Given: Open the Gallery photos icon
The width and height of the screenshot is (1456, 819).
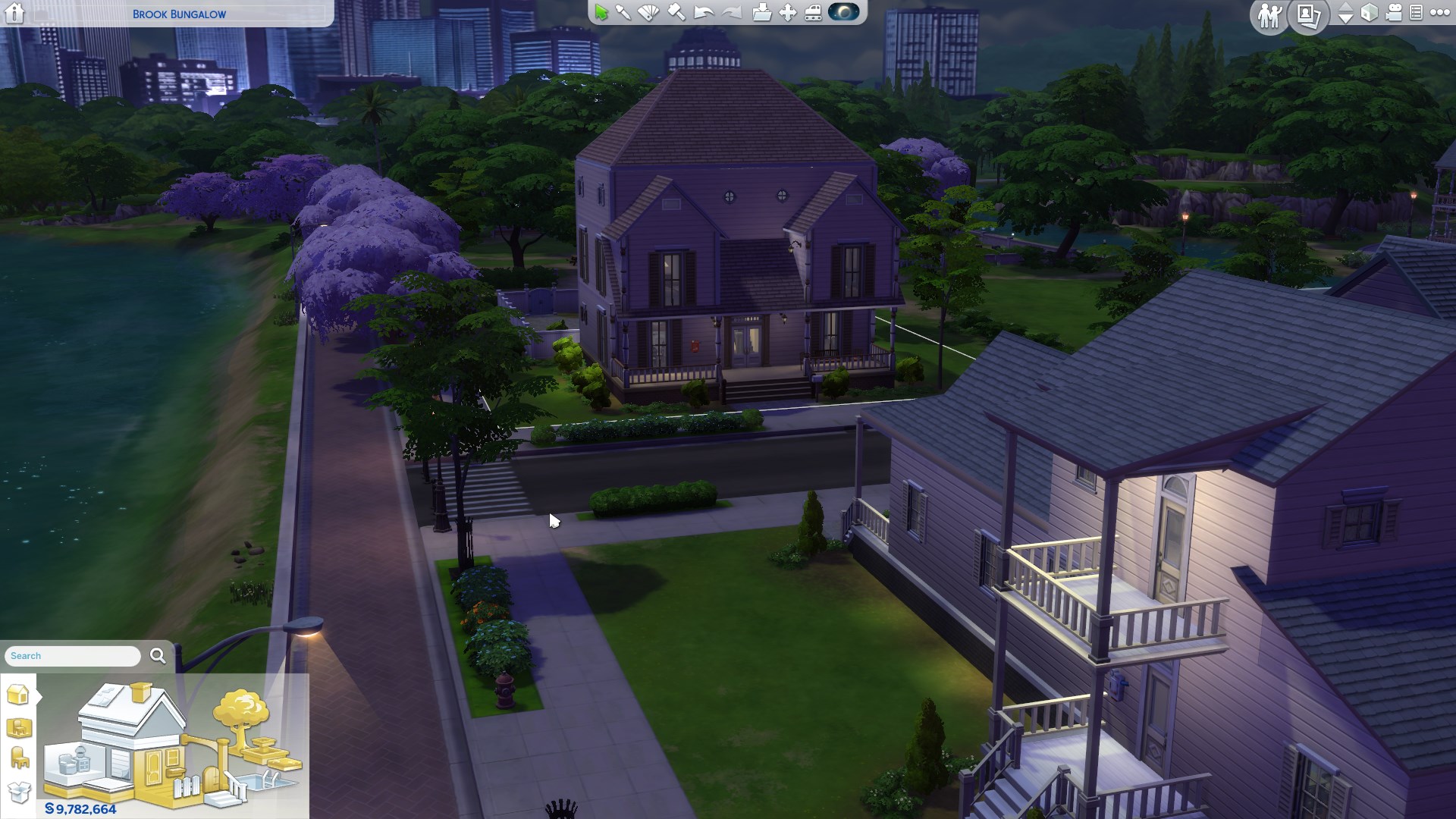Looking at the screenshot, I should click(1308, 15).
